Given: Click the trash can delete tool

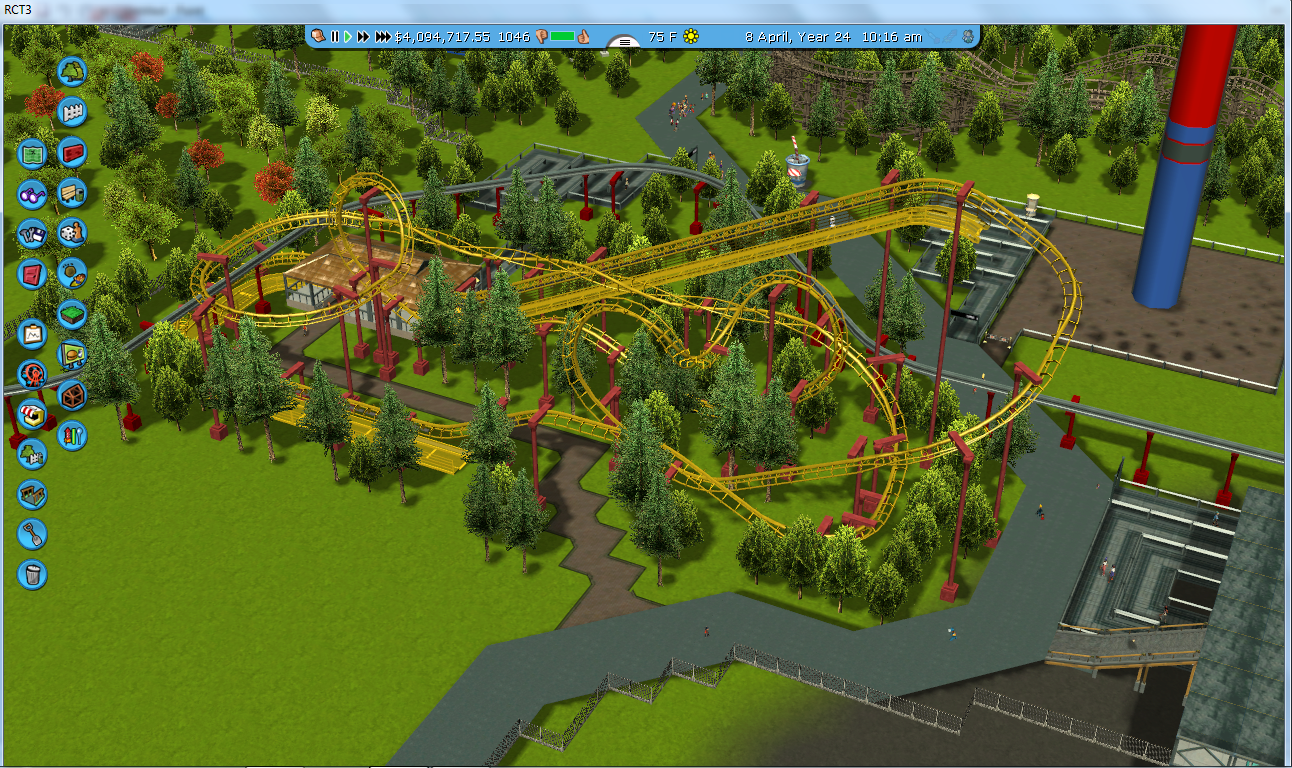Looking at the screenshot, I should pyautogui.click(x=32, y=574).
